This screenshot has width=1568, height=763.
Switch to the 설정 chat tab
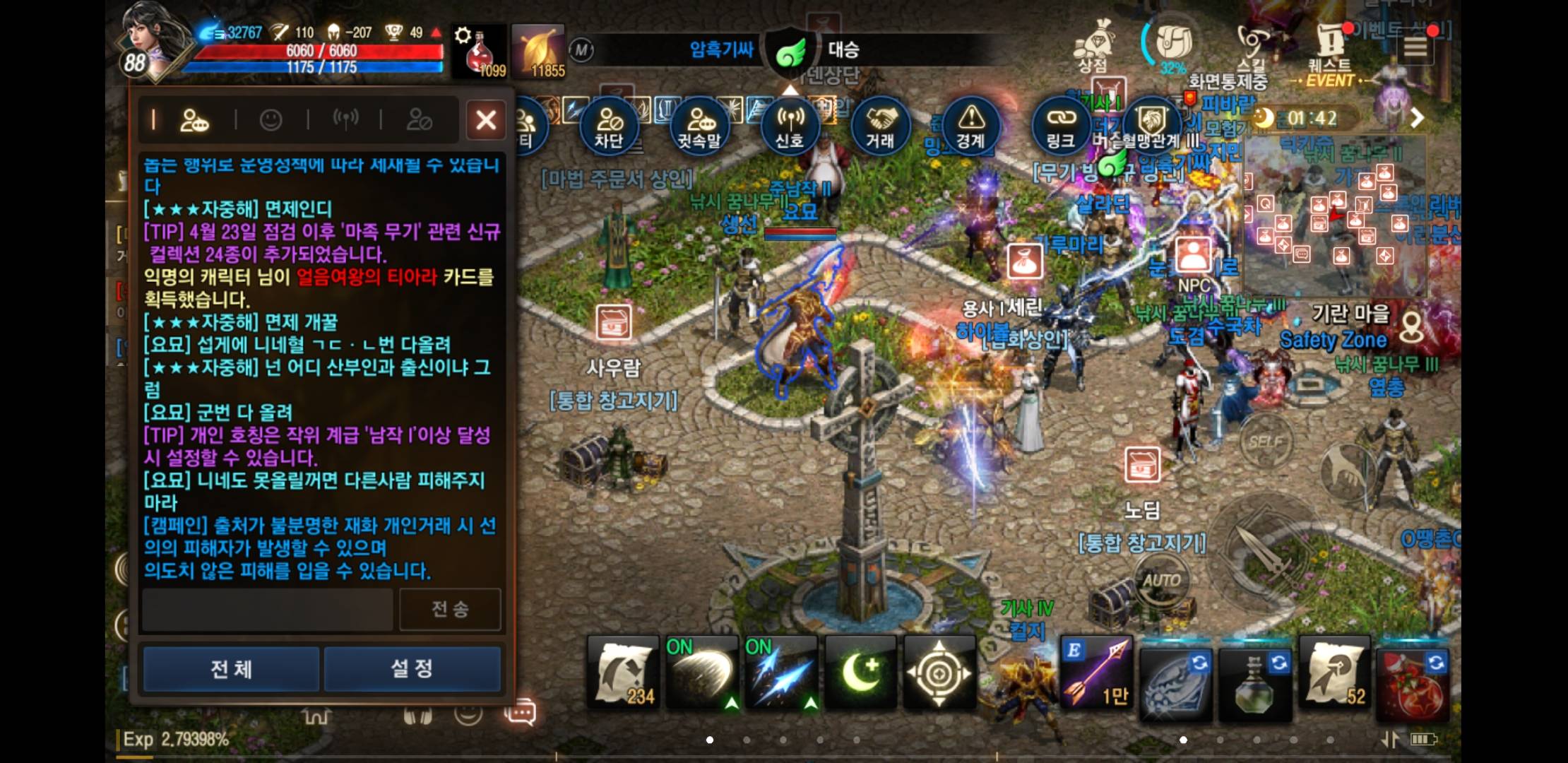(x=412, y=668)
